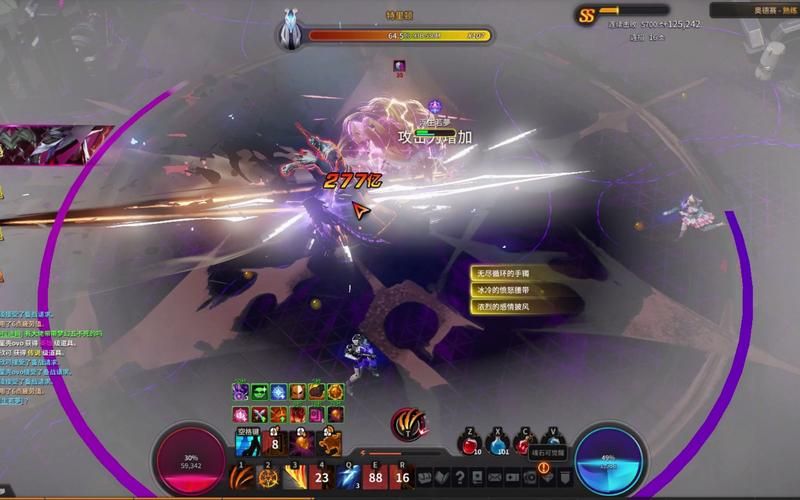800x500 pixels.
Task: Open the help question mark menu
Action: (459, 478)
